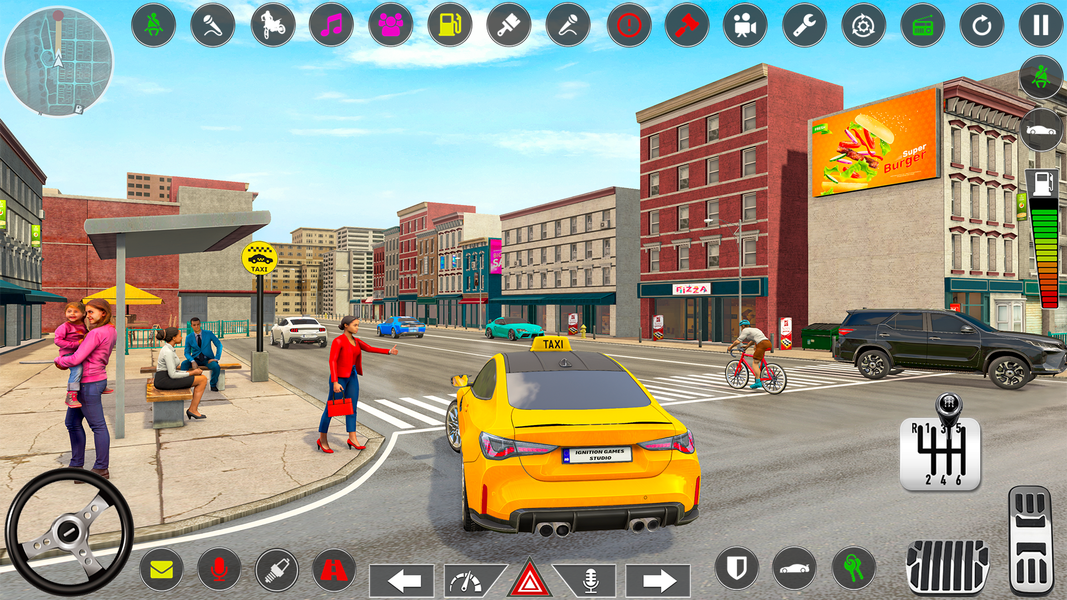Switch view with the video camera icon
This screenshot has width=1067, height=600.
(745, 26)
